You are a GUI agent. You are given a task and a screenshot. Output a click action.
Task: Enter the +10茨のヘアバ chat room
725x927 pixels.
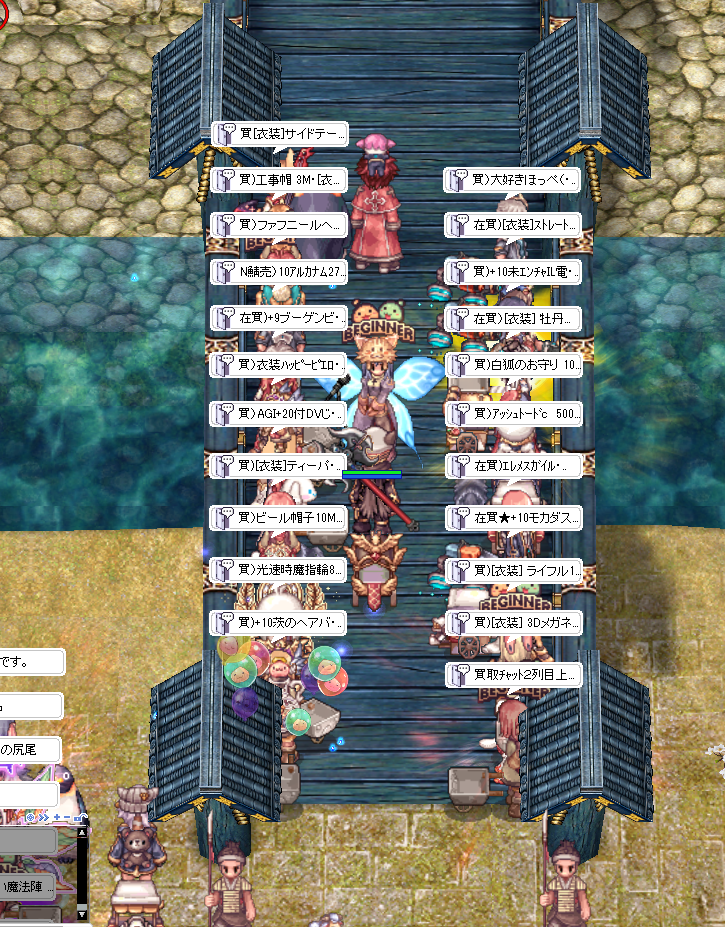(279, 623)
